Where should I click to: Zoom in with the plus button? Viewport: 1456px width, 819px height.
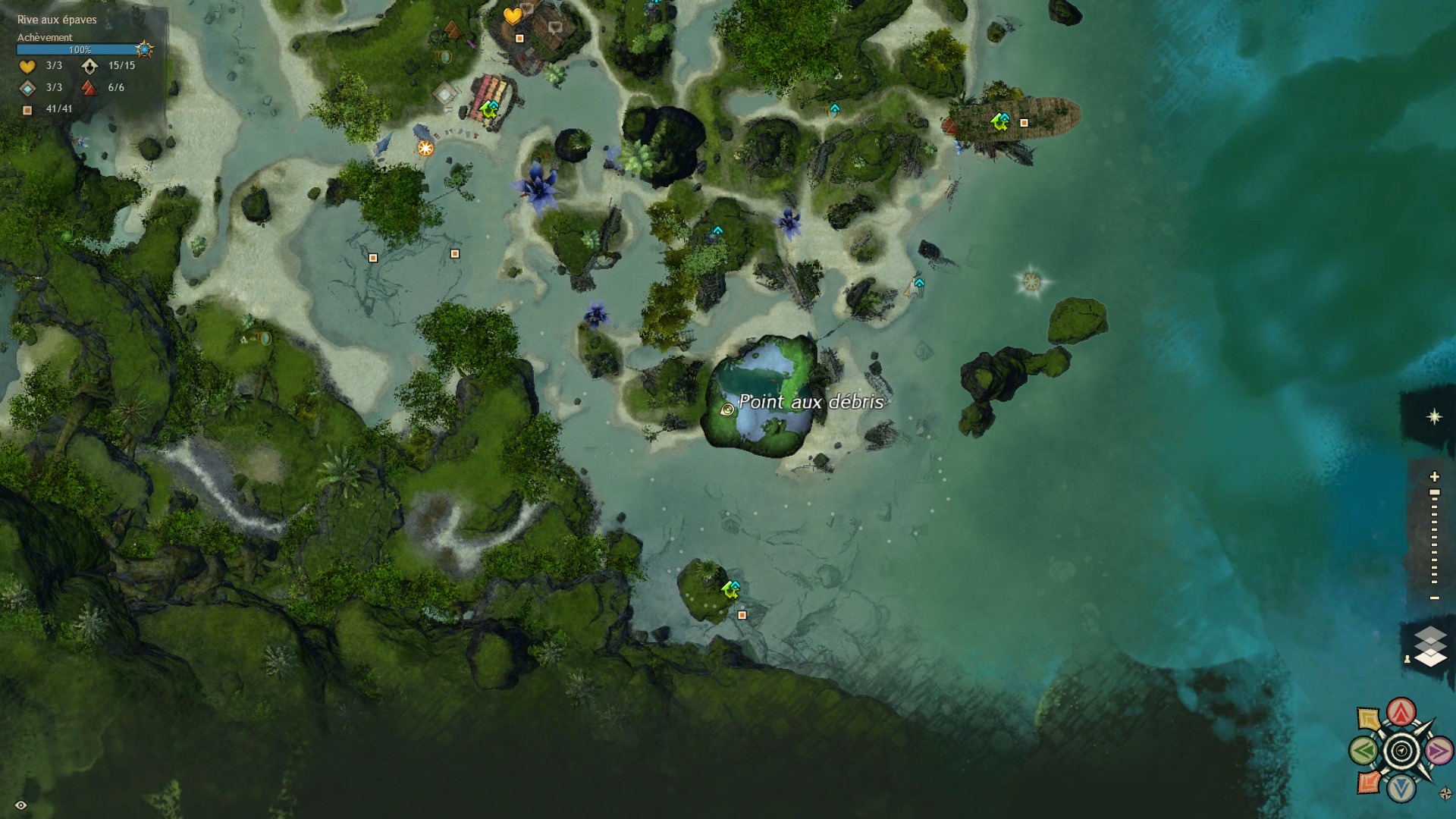click(x=1434, y=477)
